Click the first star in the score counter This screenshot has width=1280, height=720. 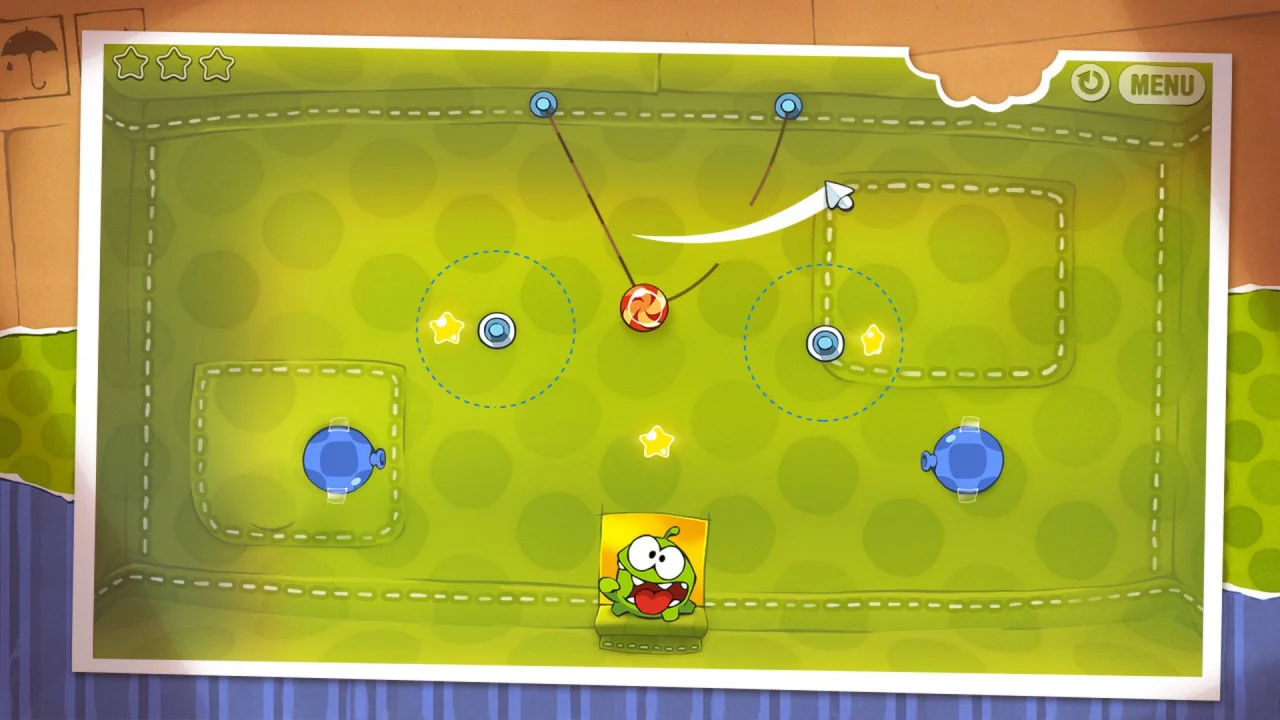click(131, 64)
